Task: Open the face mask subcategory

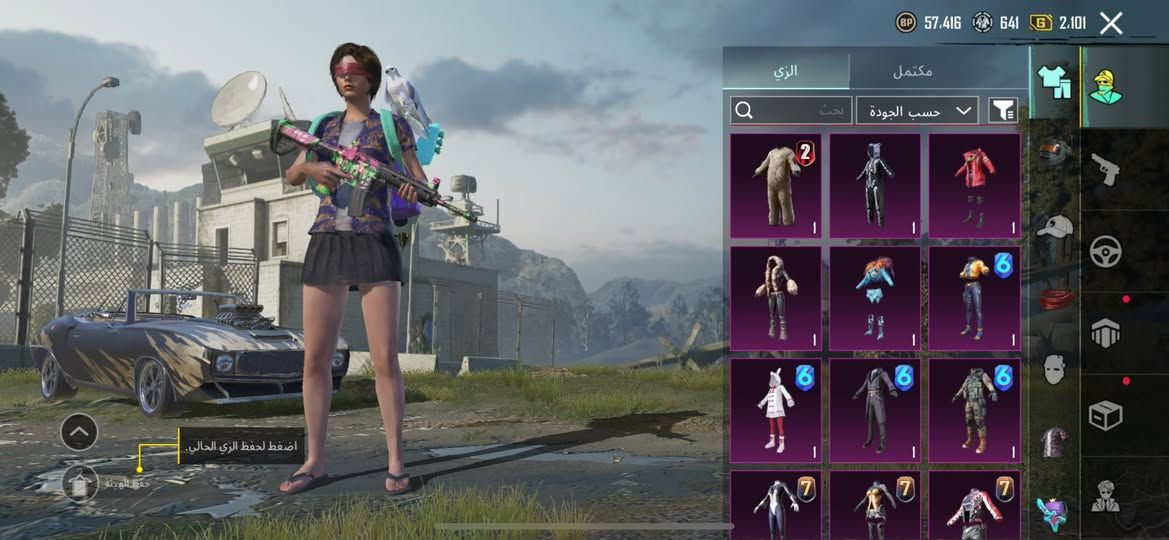Action: pos(1053,369)
